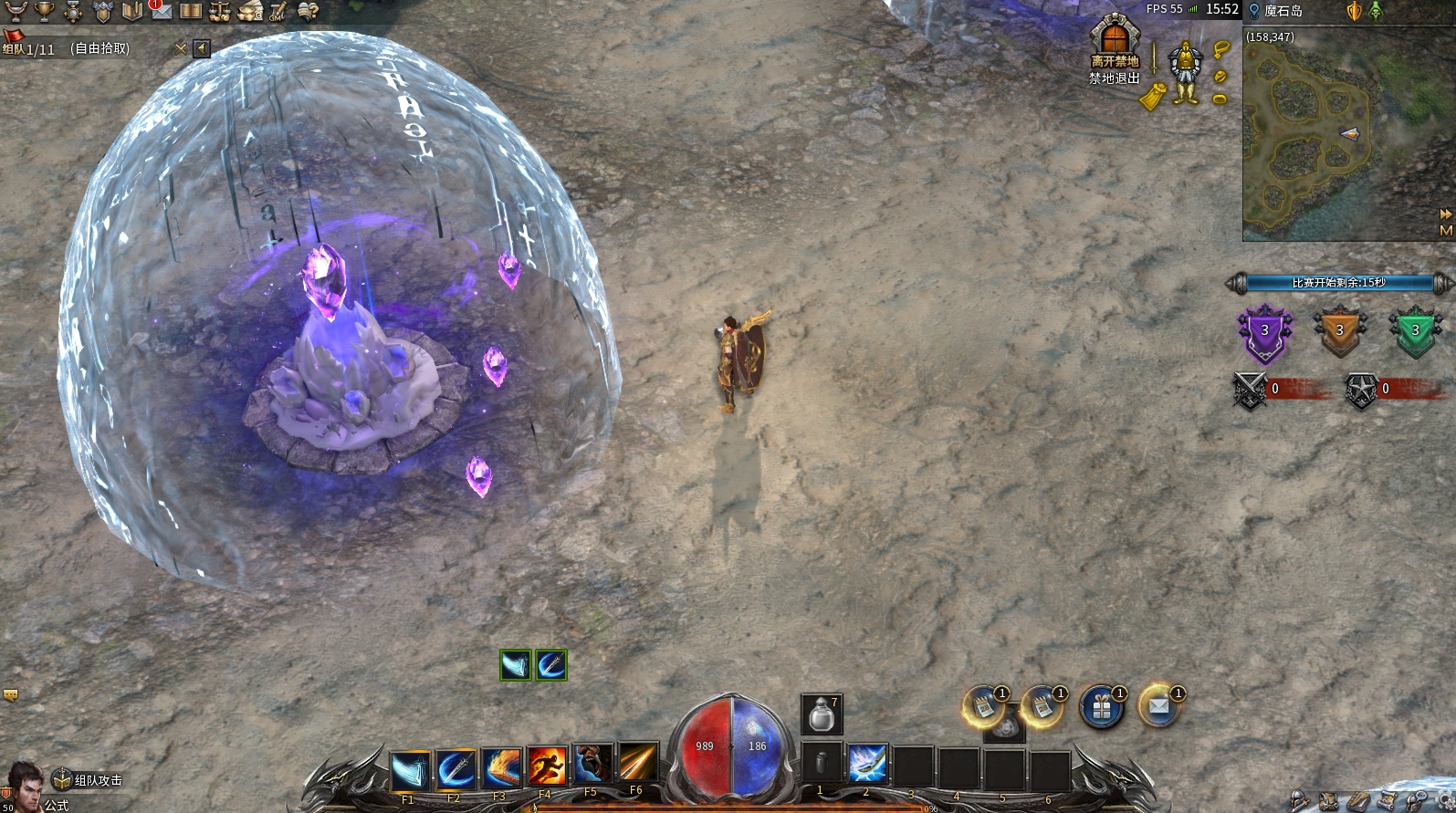This screenshot has height=813, width=1456.
Task: Use the white potion bottle with count 7
Action: (x=821, y=714)
